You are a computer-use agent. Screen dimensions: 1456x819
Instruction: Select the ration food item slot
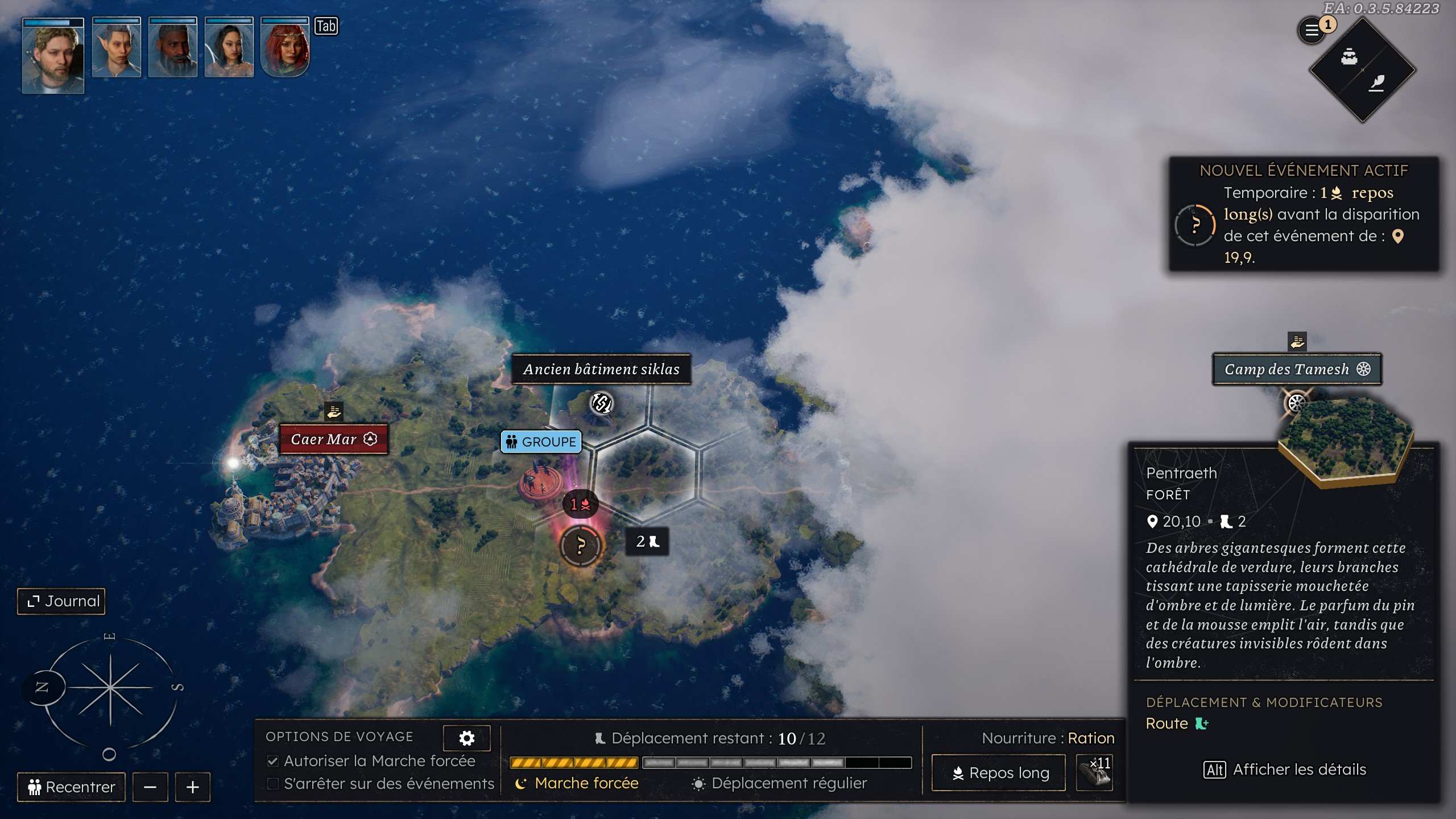coord(1094,773)
